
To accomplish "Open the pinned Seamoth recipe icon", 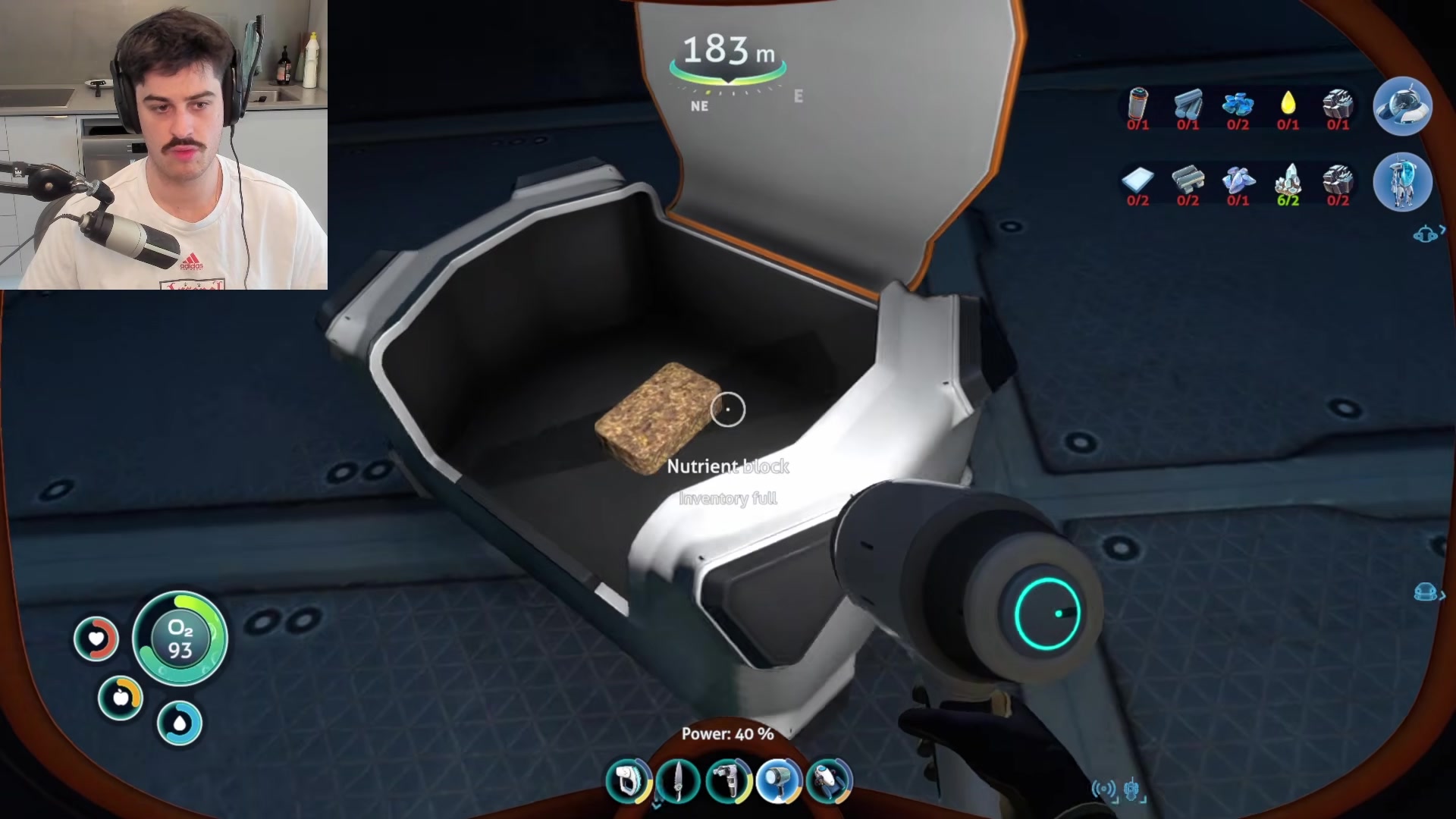I will [1402, 107].
